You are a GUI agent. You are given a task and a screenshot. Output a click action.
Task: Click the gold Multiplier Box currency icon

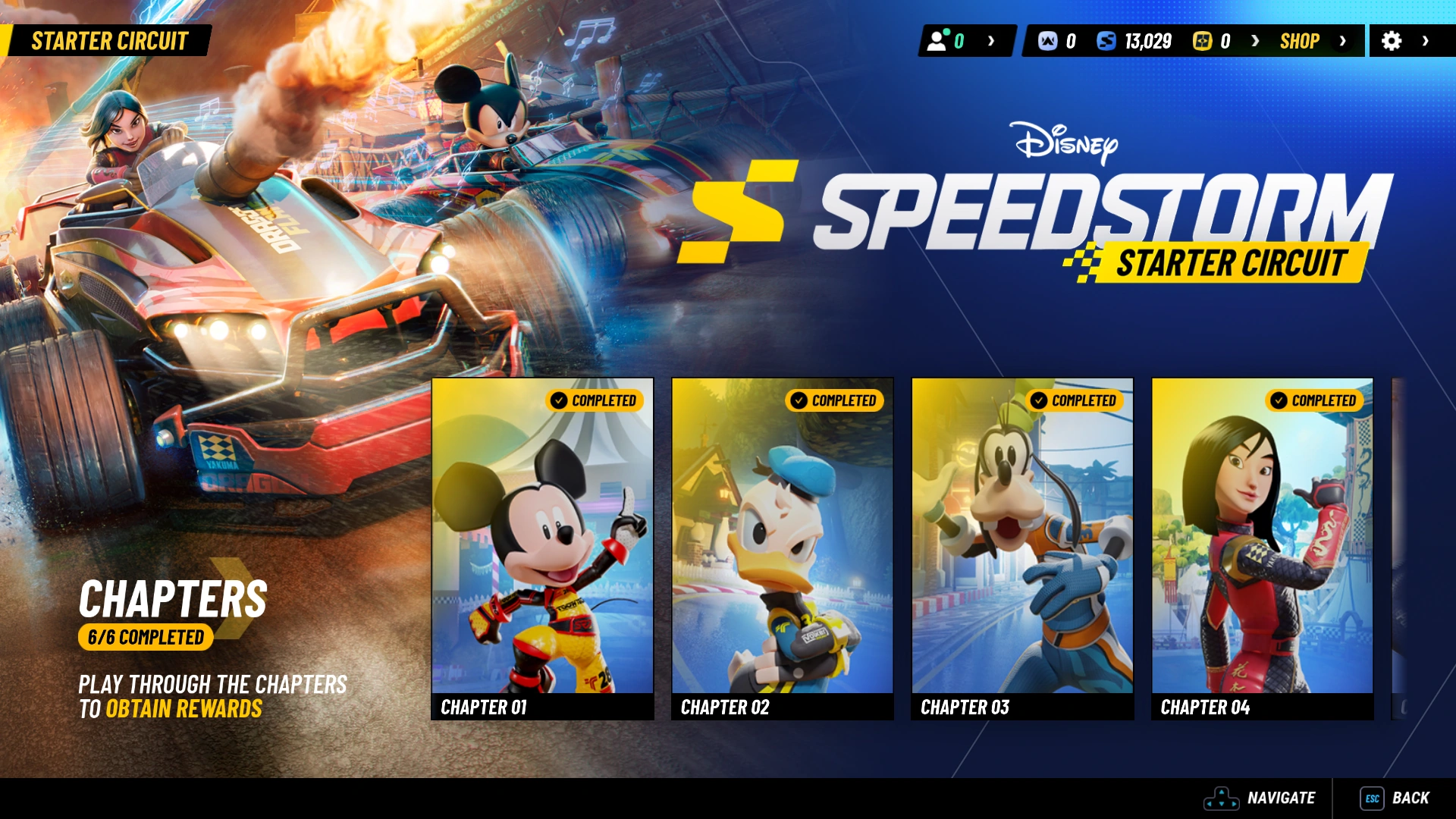pyautogui.click(x=1200, y=42)
